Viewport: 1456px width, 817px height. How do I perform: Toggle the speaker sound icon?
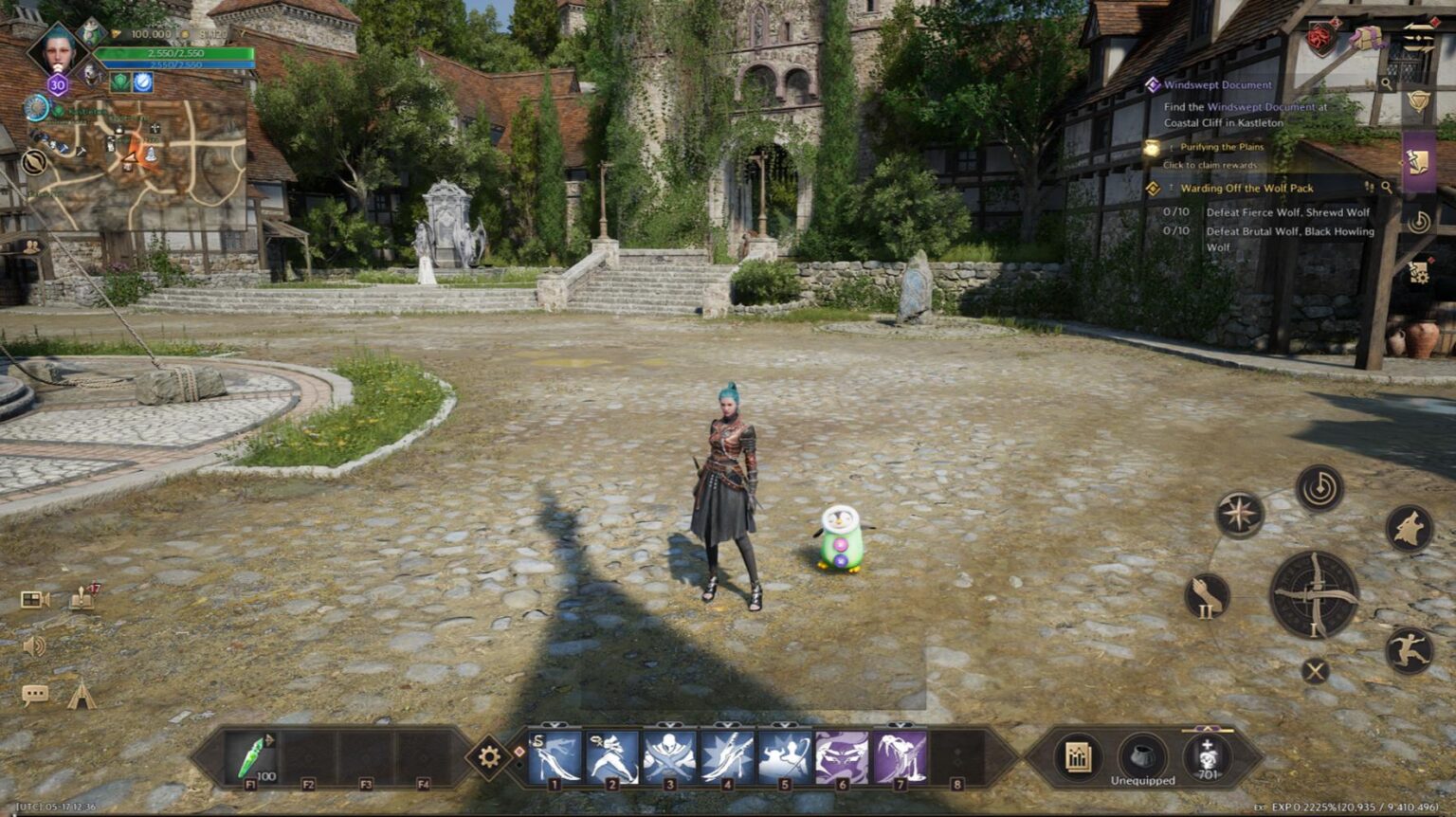pyautogui.click(x=34, y=646)
